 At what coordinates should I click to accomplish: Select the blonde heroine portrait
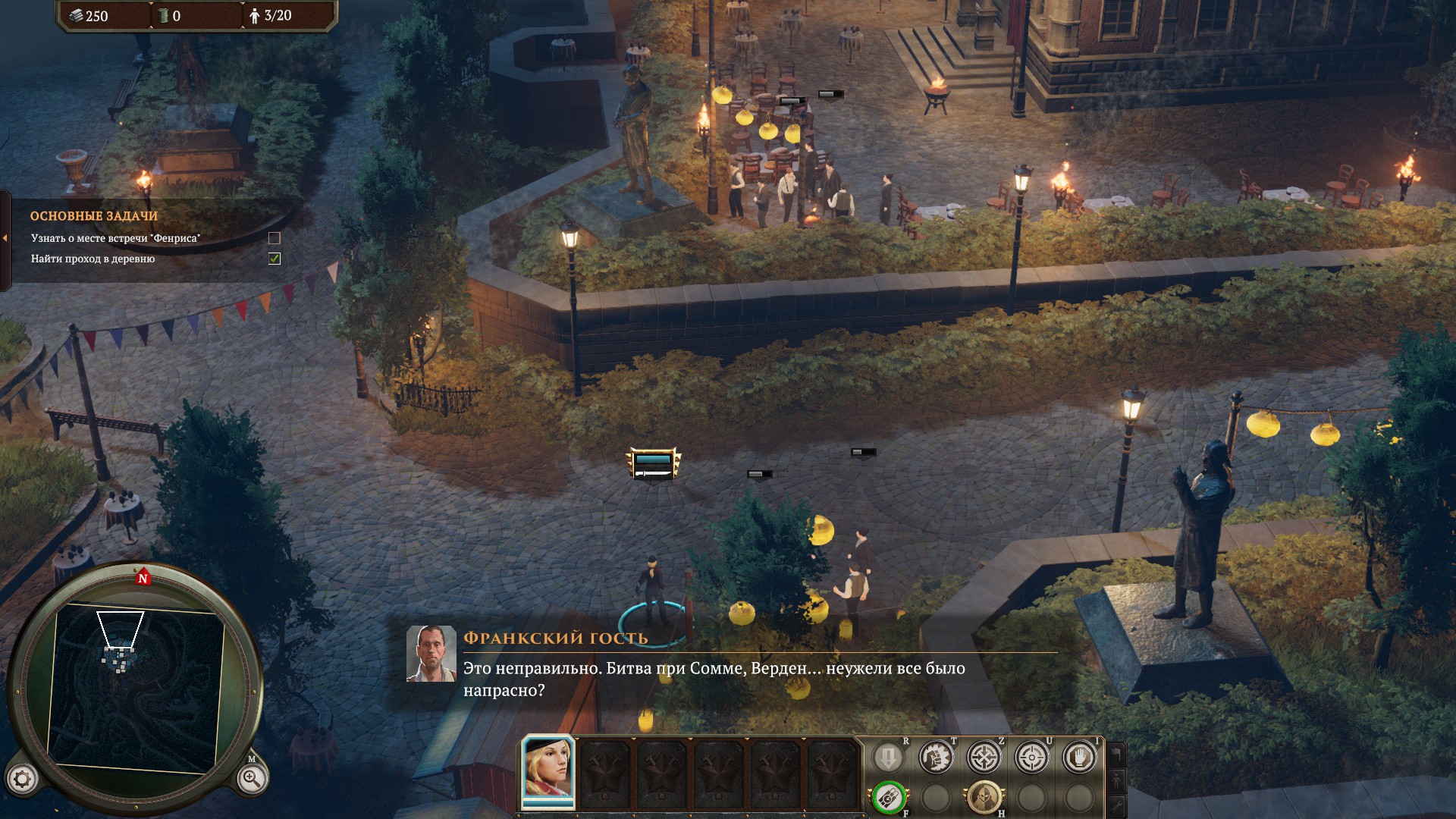(x=548, y=772)
